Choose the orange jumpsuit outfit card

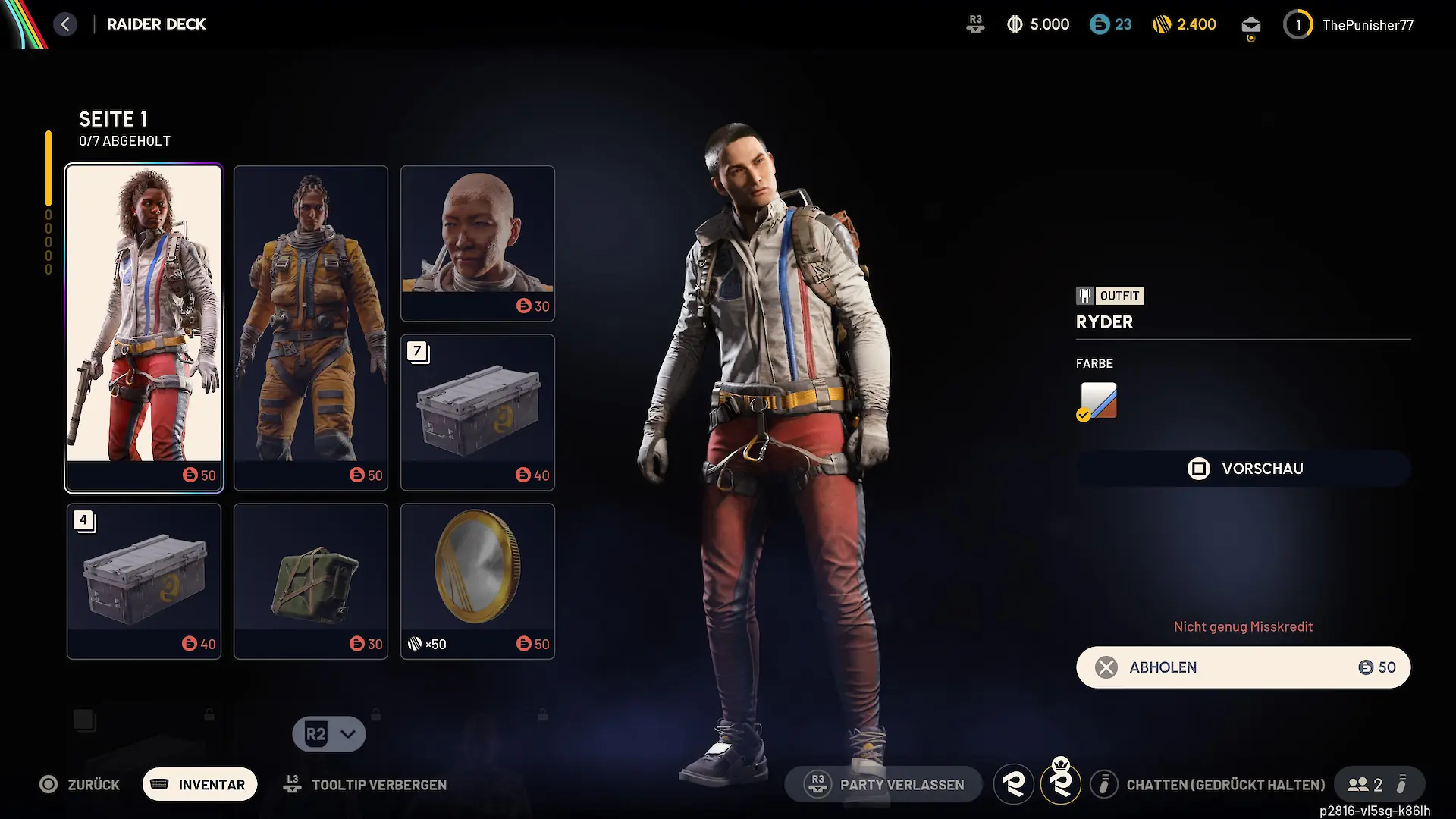click(x=311, y=328)
